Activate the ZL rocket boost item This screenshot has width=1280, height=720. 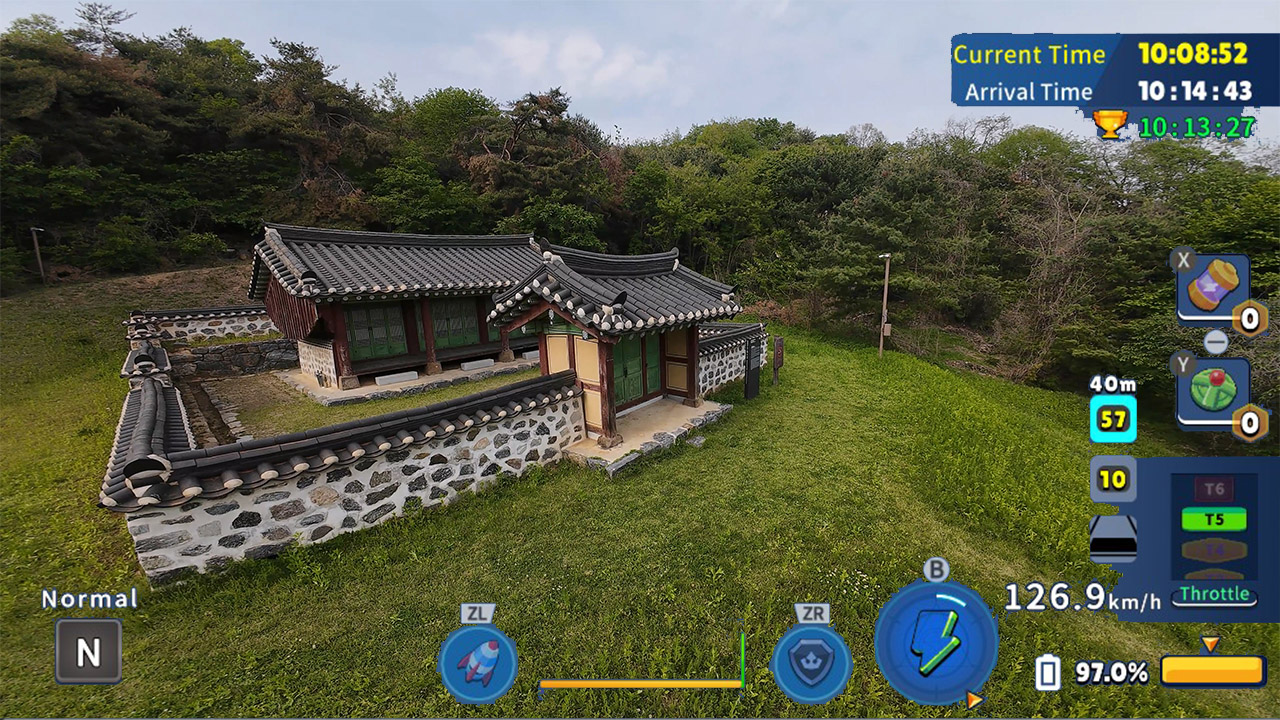(x=477, y=660)
